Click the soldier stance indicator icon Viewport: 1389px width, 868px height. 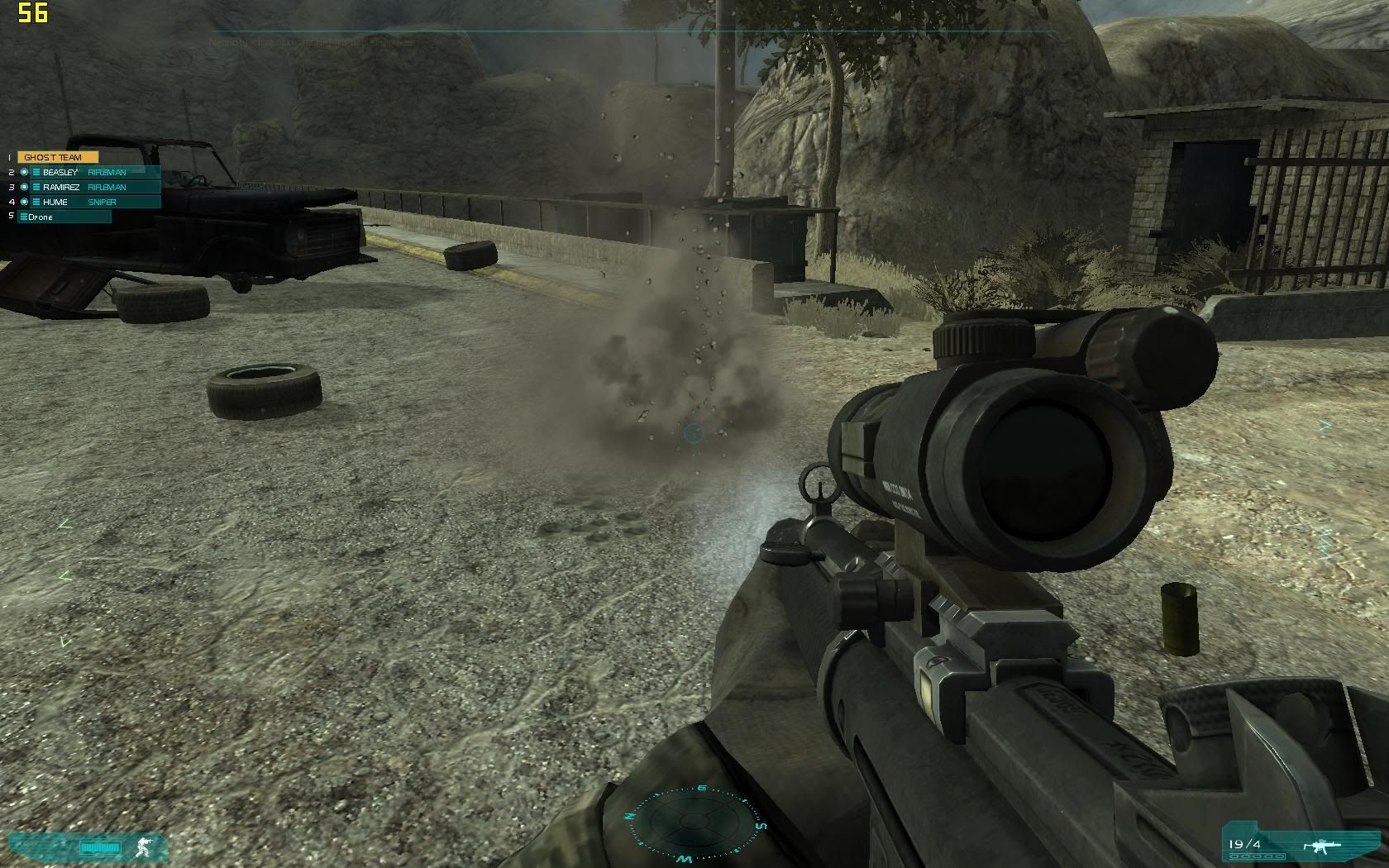coord(142,847)
